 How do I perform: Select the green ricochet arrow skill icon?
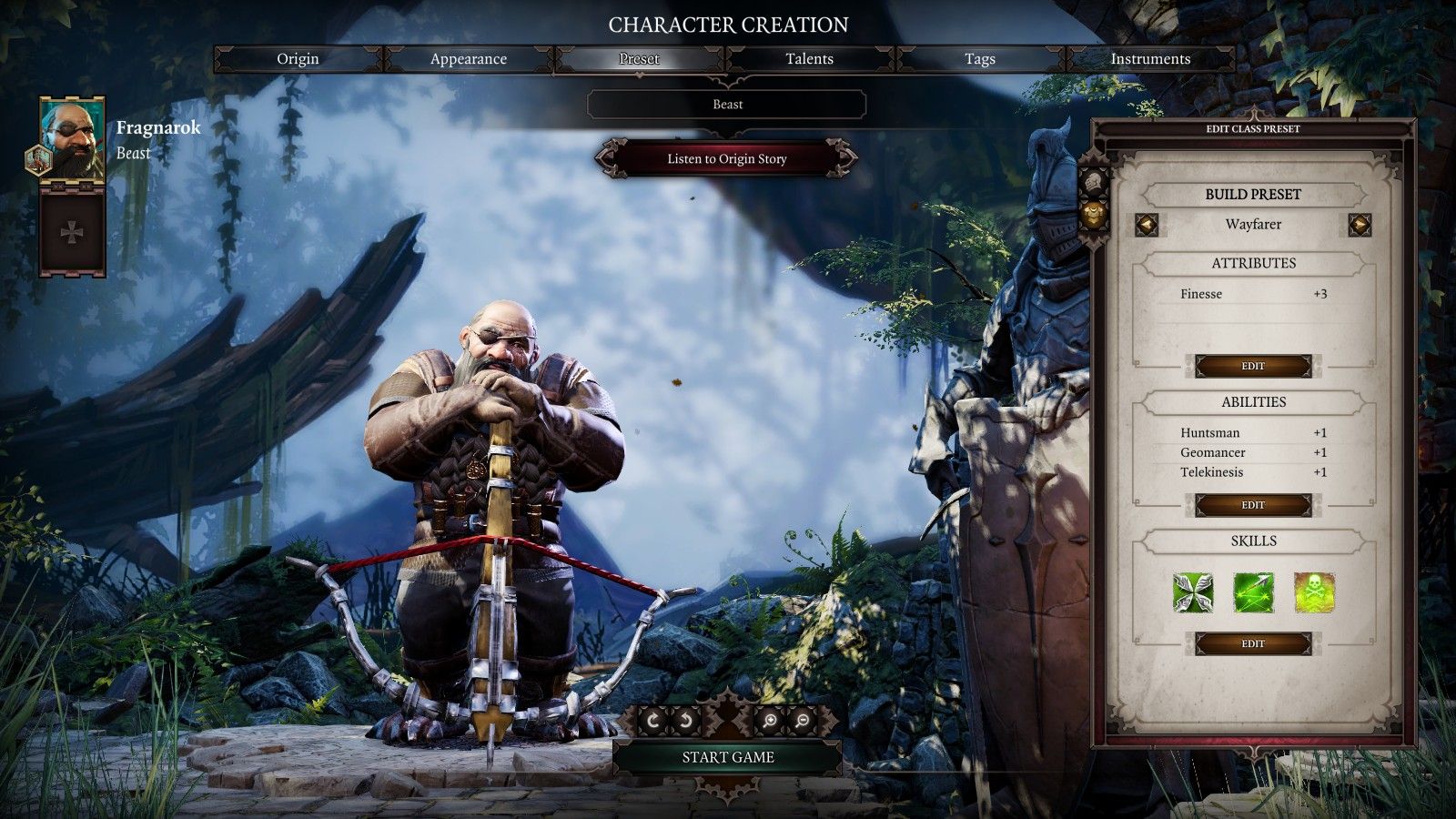click(x=1253, y=592)
